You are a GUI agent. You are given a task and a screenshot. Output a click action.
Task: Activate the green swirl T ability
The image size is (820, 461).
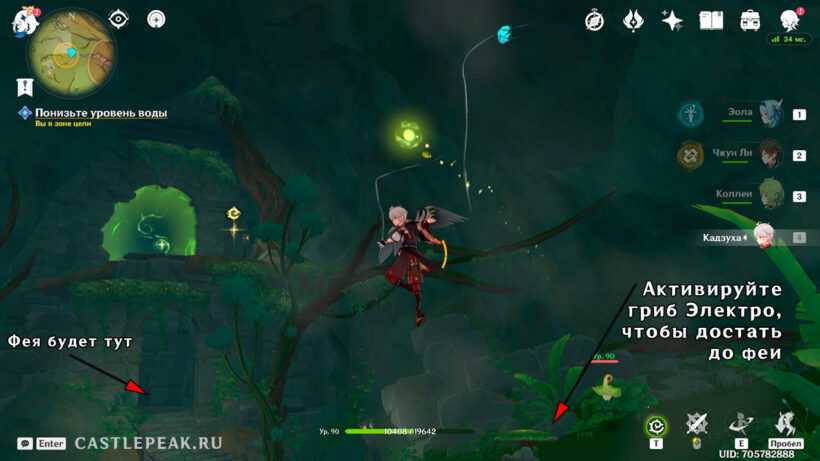[656, 427]
